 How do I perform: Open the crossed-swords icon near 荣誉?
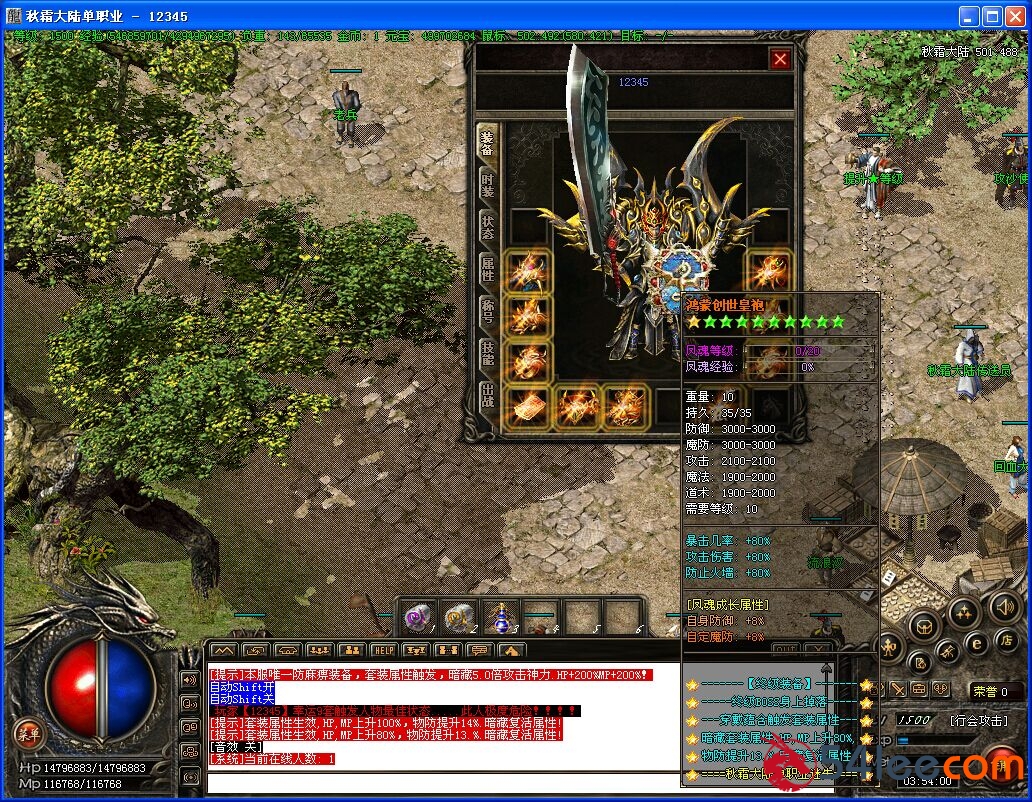pyautogui.click(x=898, y=690)
